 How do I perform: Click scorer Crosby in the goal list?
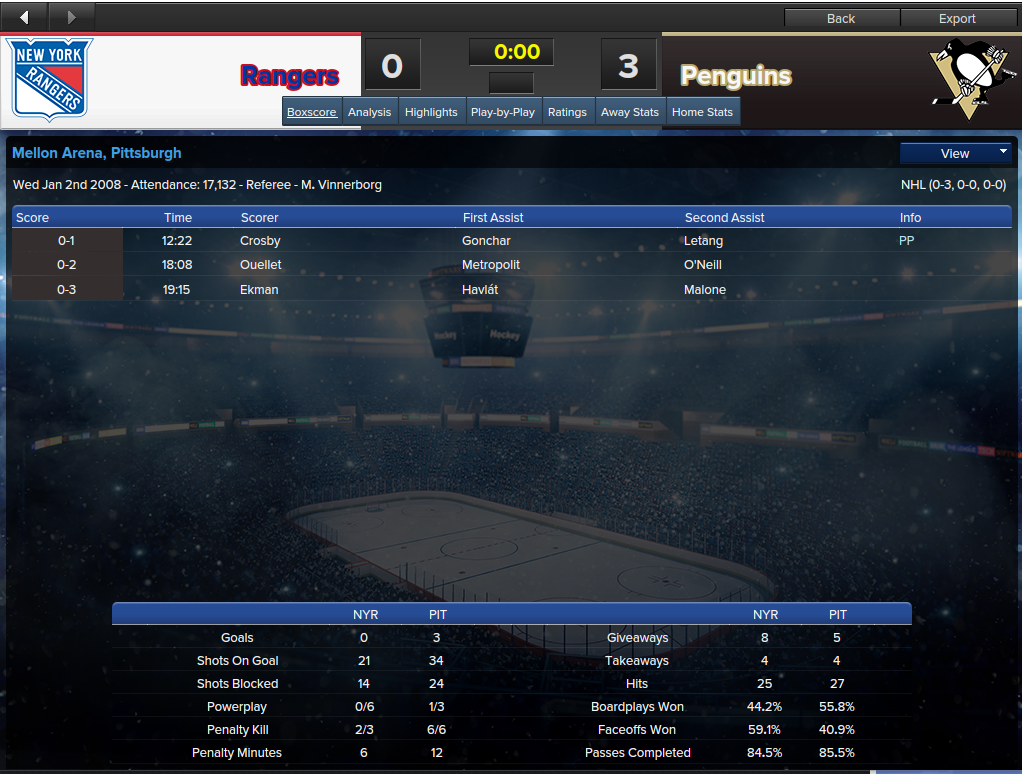[260, 241]
